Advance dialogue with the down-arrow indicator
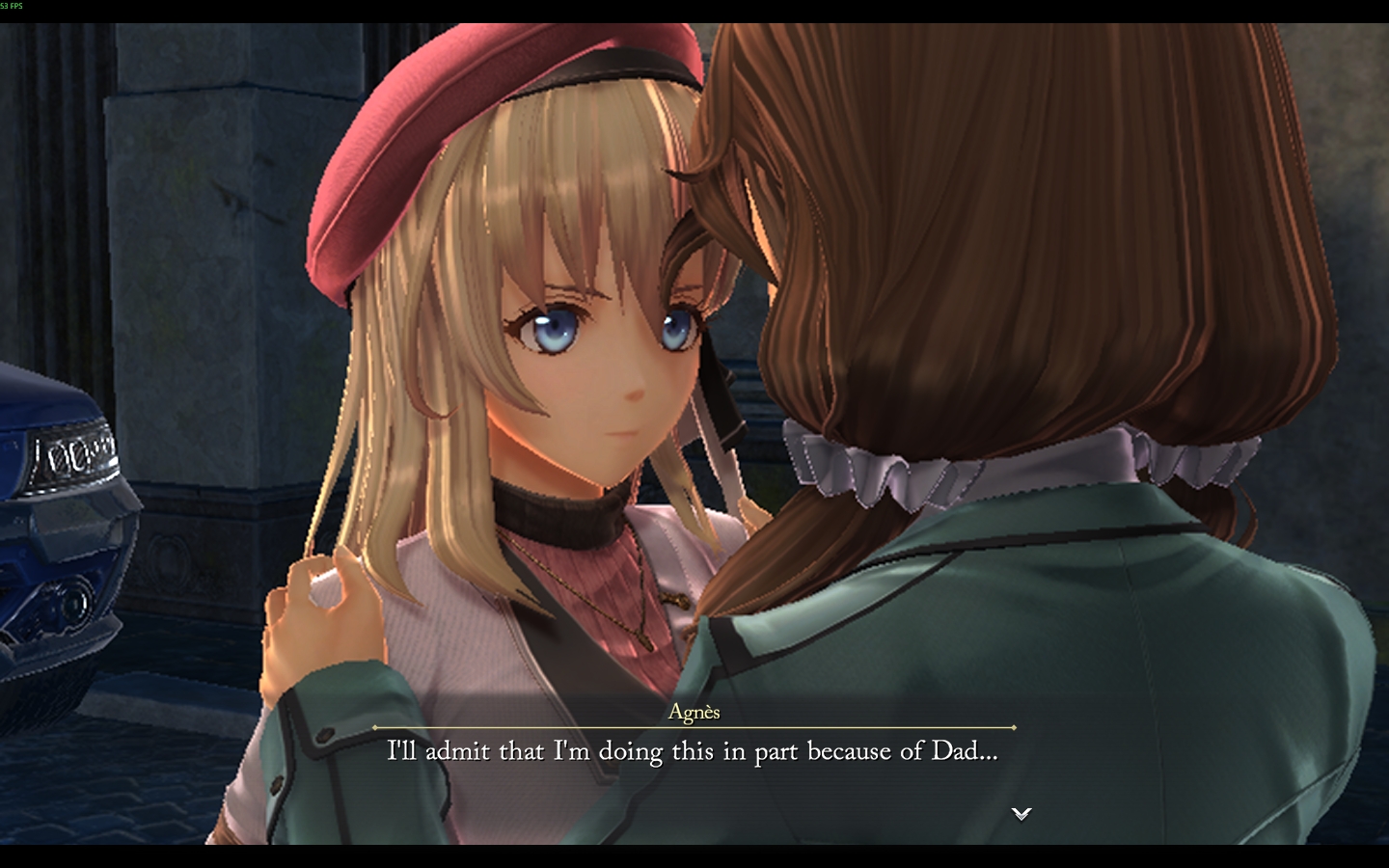The image size is (1389, 868). [1021, 813]
